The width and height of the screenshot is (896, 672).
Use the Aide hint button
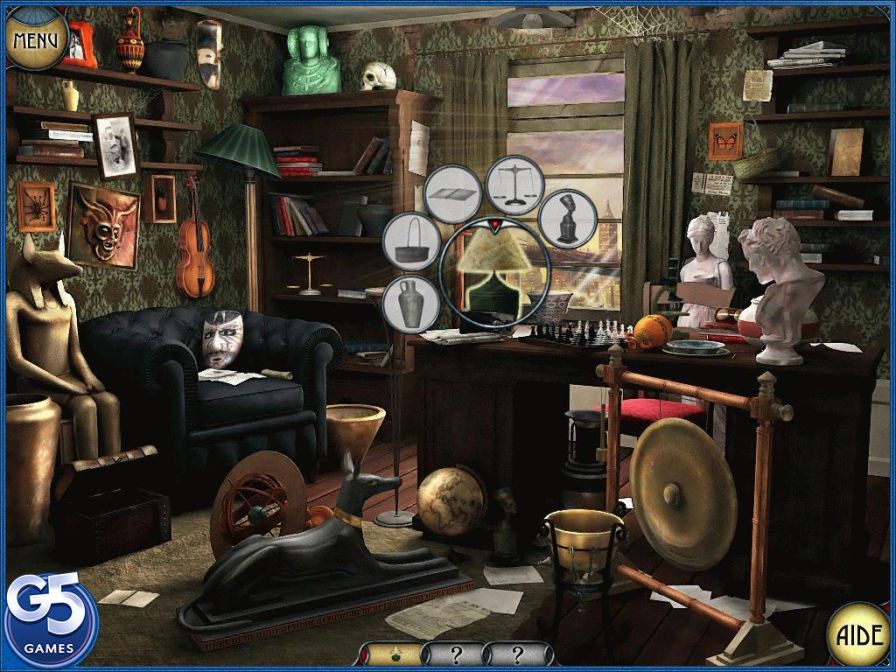857,634
